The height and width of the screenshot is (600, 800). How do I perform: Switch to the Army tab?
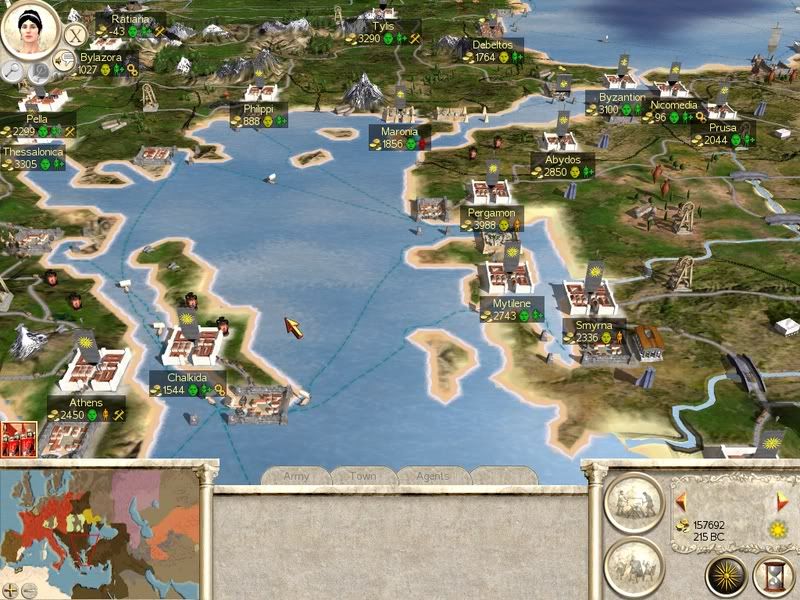click(x=296, y=476)
